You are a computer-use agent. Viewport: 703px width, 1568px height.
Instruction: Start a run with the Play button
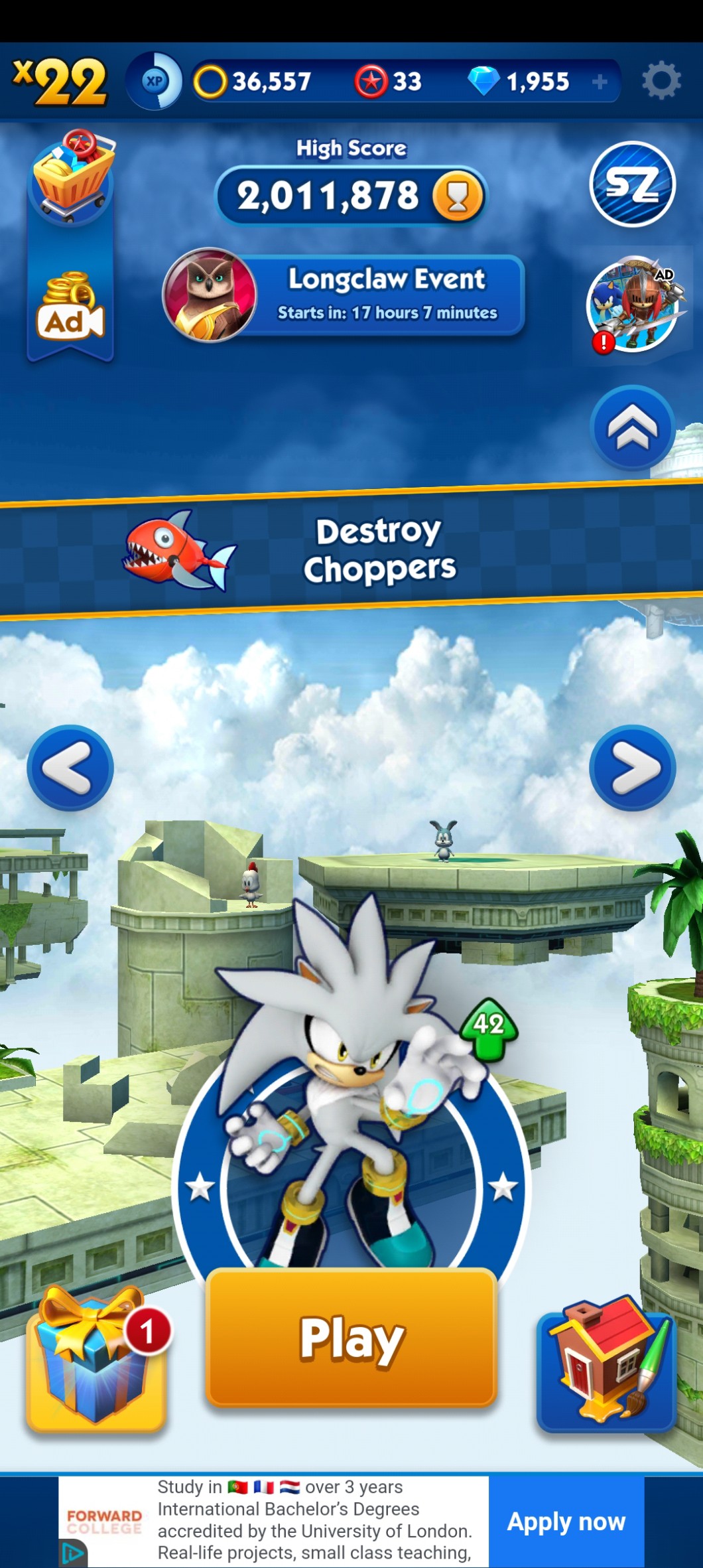coord(351,1337)
